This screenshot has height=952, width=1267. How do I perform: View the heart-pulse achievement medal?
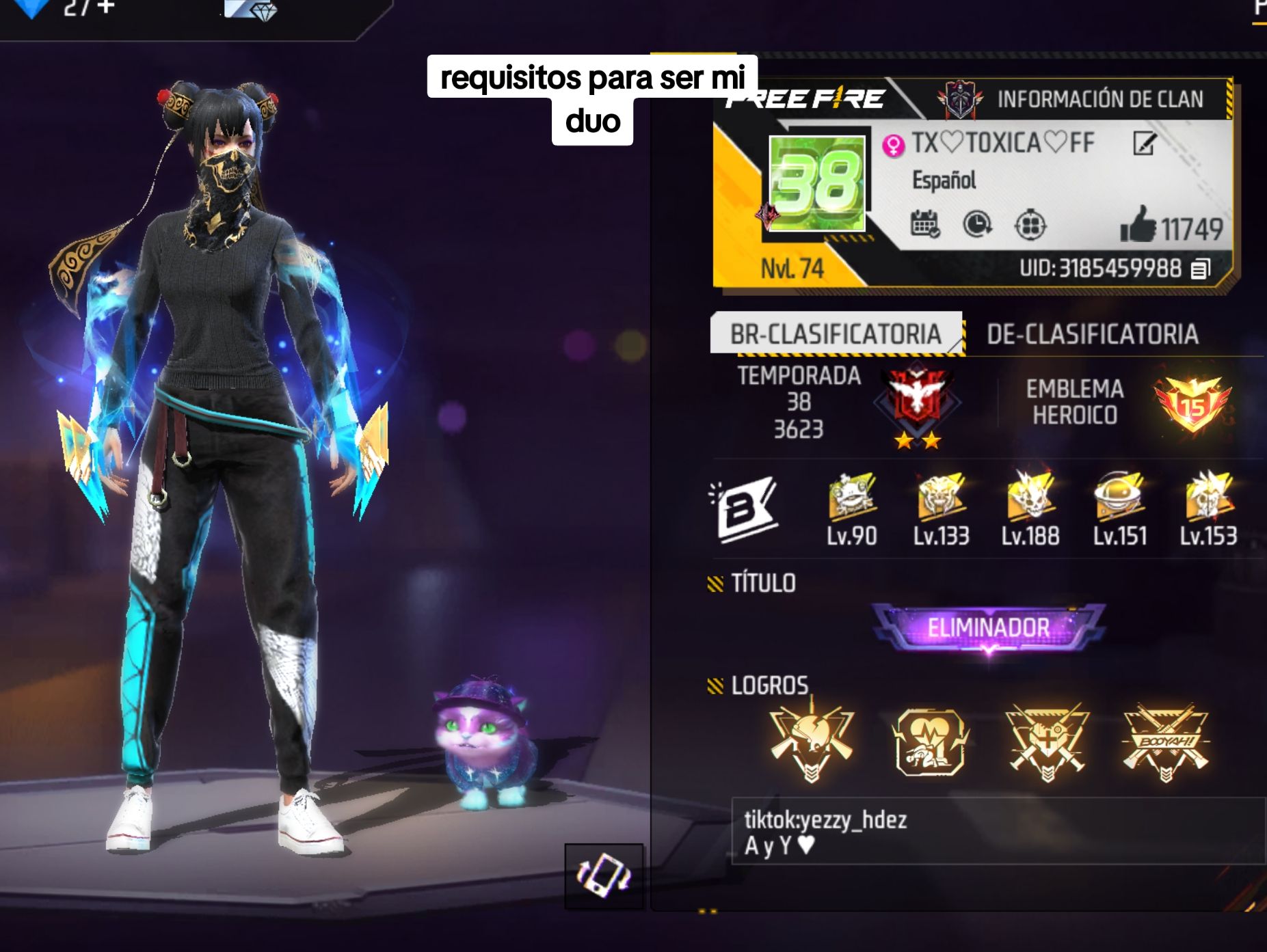[x=931, y=742]
